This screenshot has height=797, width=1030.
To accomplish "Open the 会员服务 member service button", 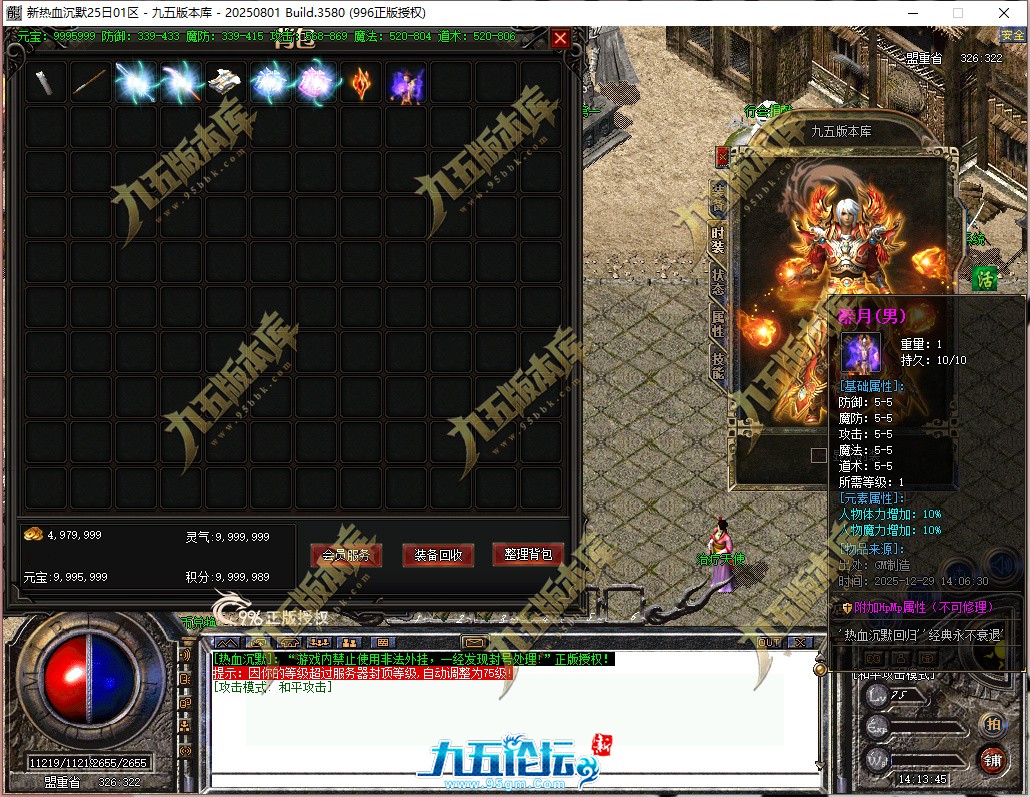I will click(345, 555).
